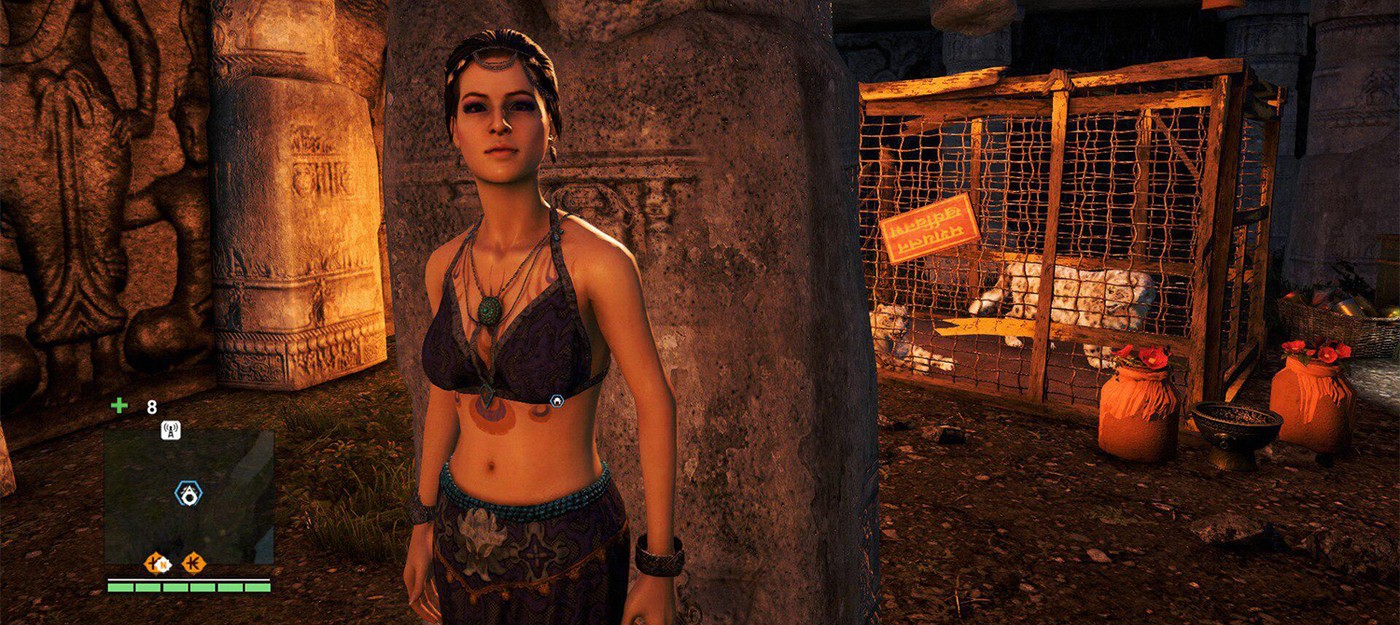Select the orange diamond marker with the N badge

(157, 563)
